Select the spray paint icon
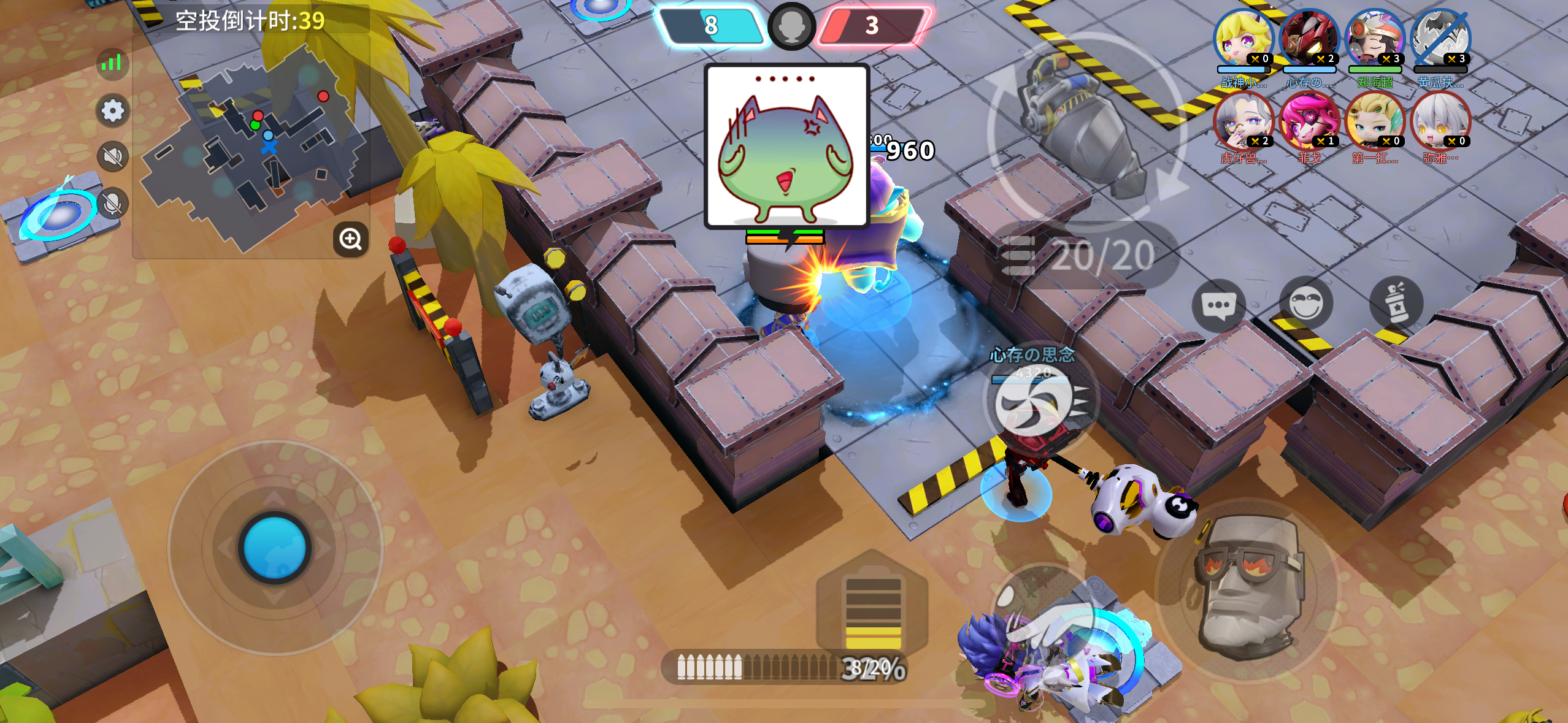The height and width of the screenshot is (723, 1568). (1397, 302)
